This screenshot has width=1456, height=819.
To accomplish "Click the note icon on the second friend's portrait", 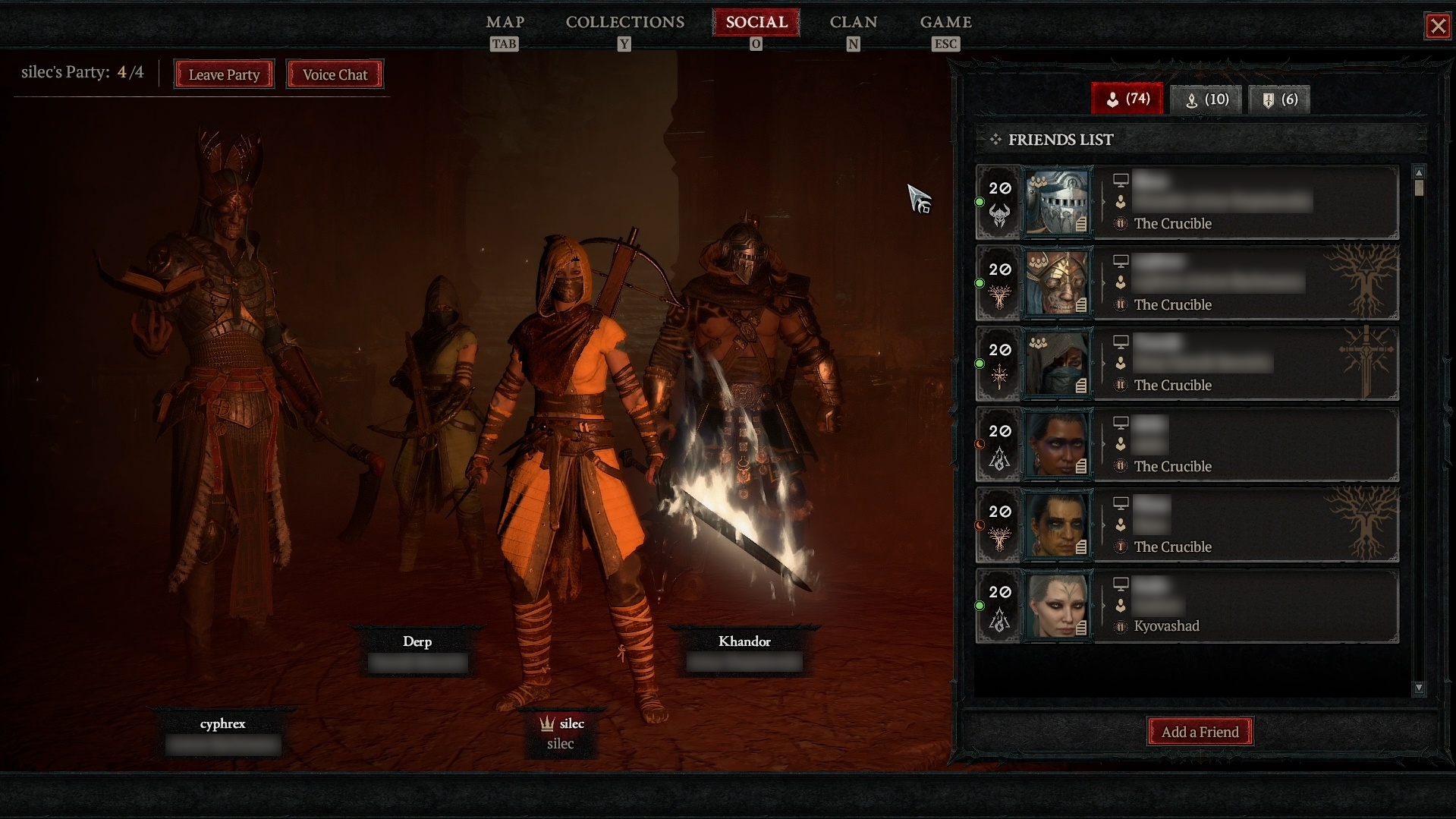I will [x=1080, y=304].
